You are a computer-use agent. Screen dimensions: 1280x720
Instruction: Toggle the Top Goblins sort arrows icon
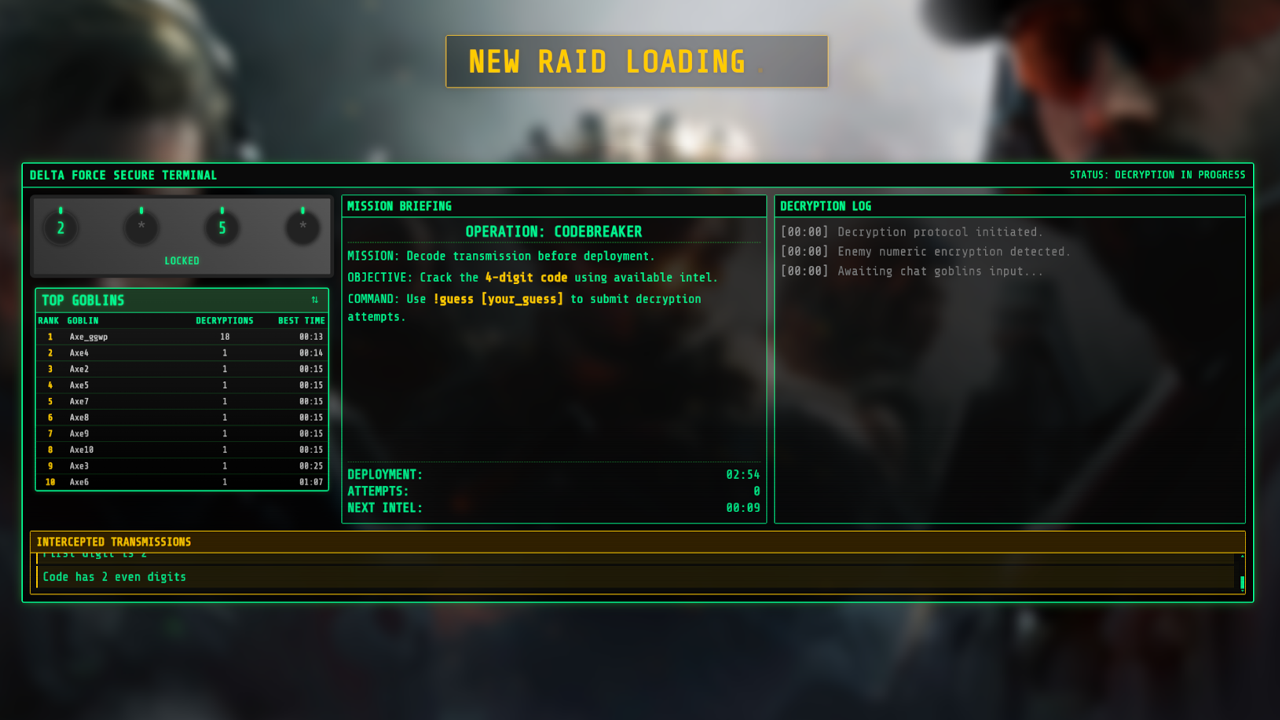(x=315, y=300)
